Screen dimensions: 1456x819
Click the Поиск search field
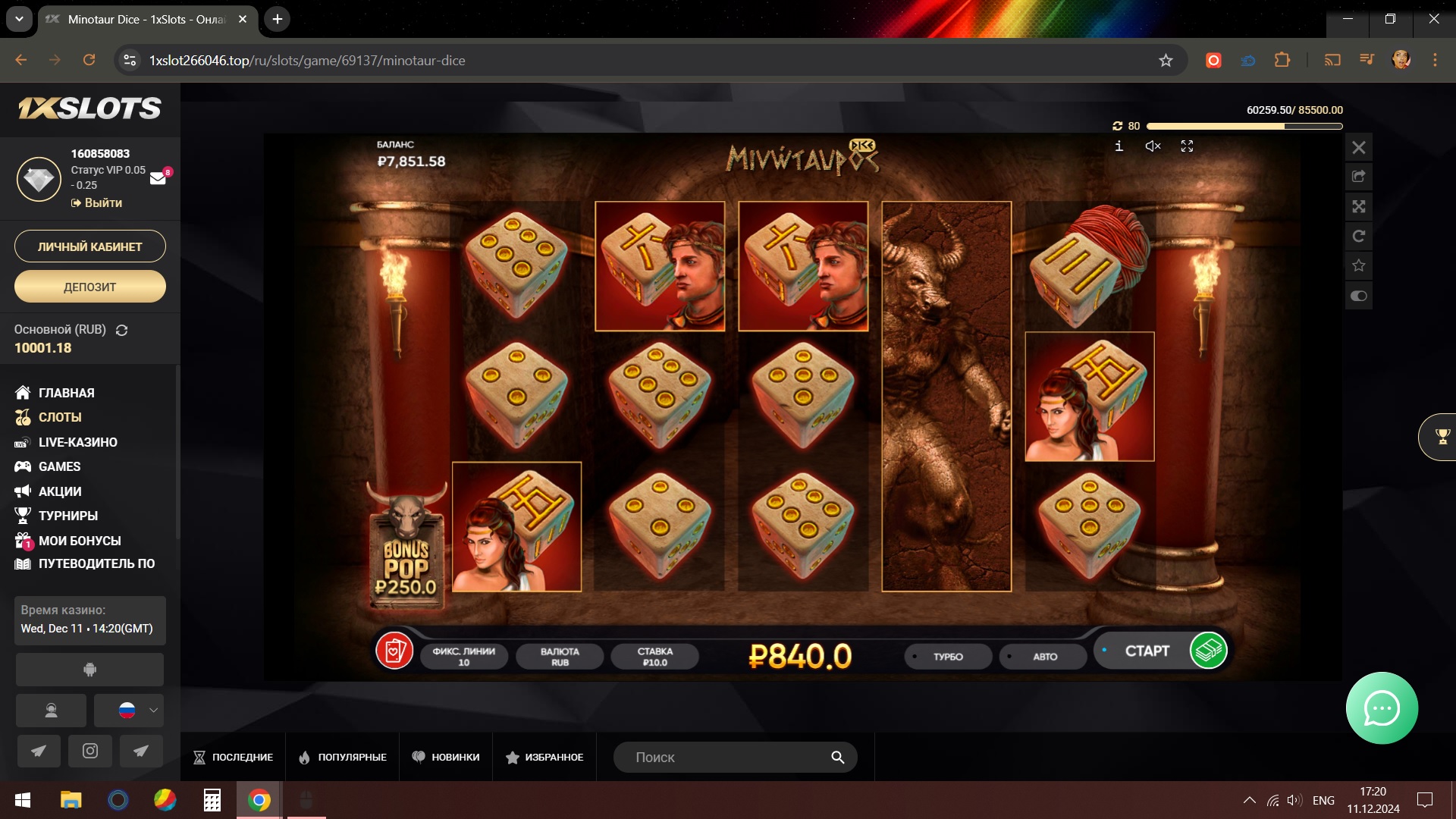(728, 757)
